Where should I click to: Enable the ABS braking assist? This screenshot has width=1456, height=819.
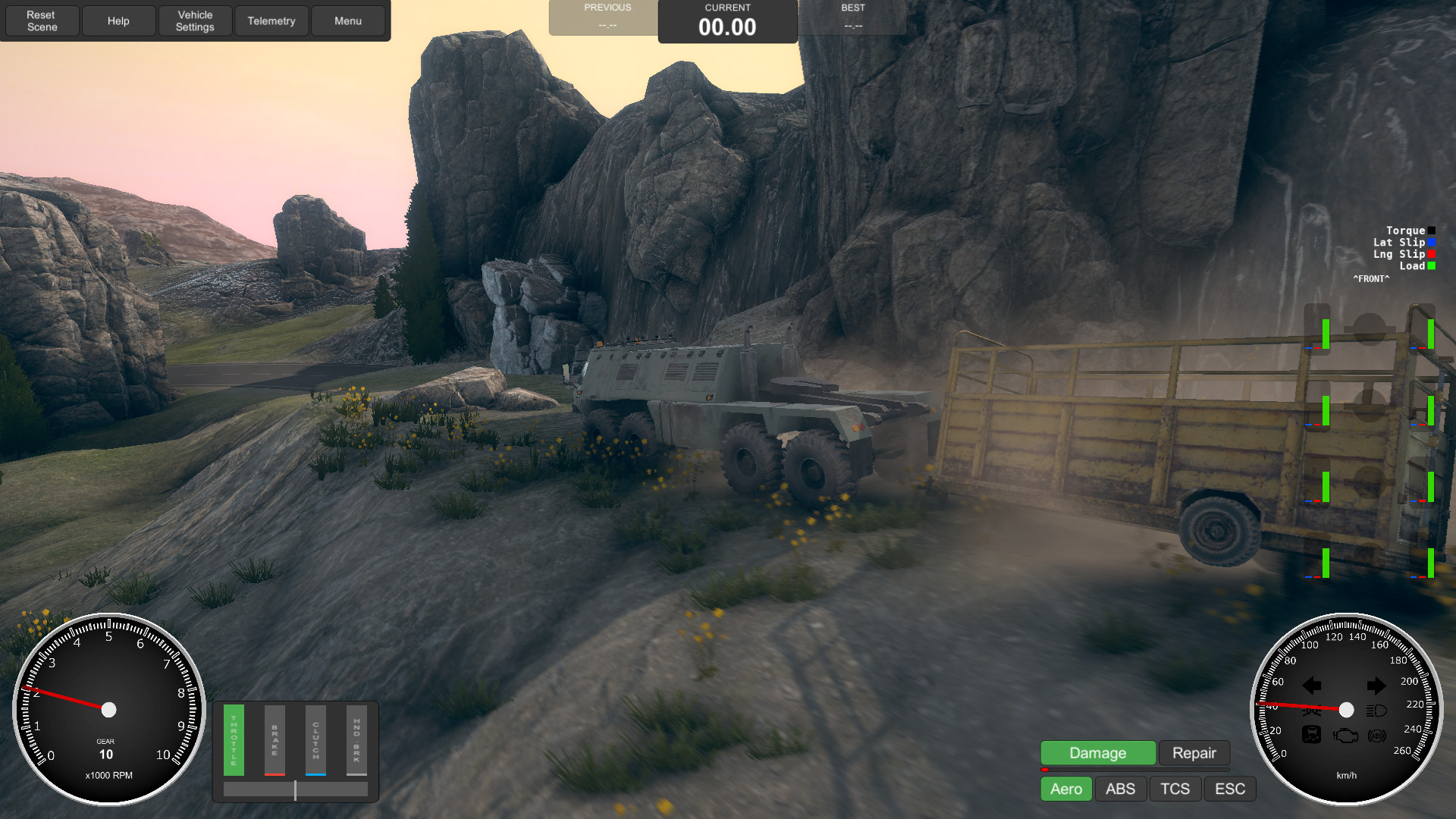[1120, 789]
